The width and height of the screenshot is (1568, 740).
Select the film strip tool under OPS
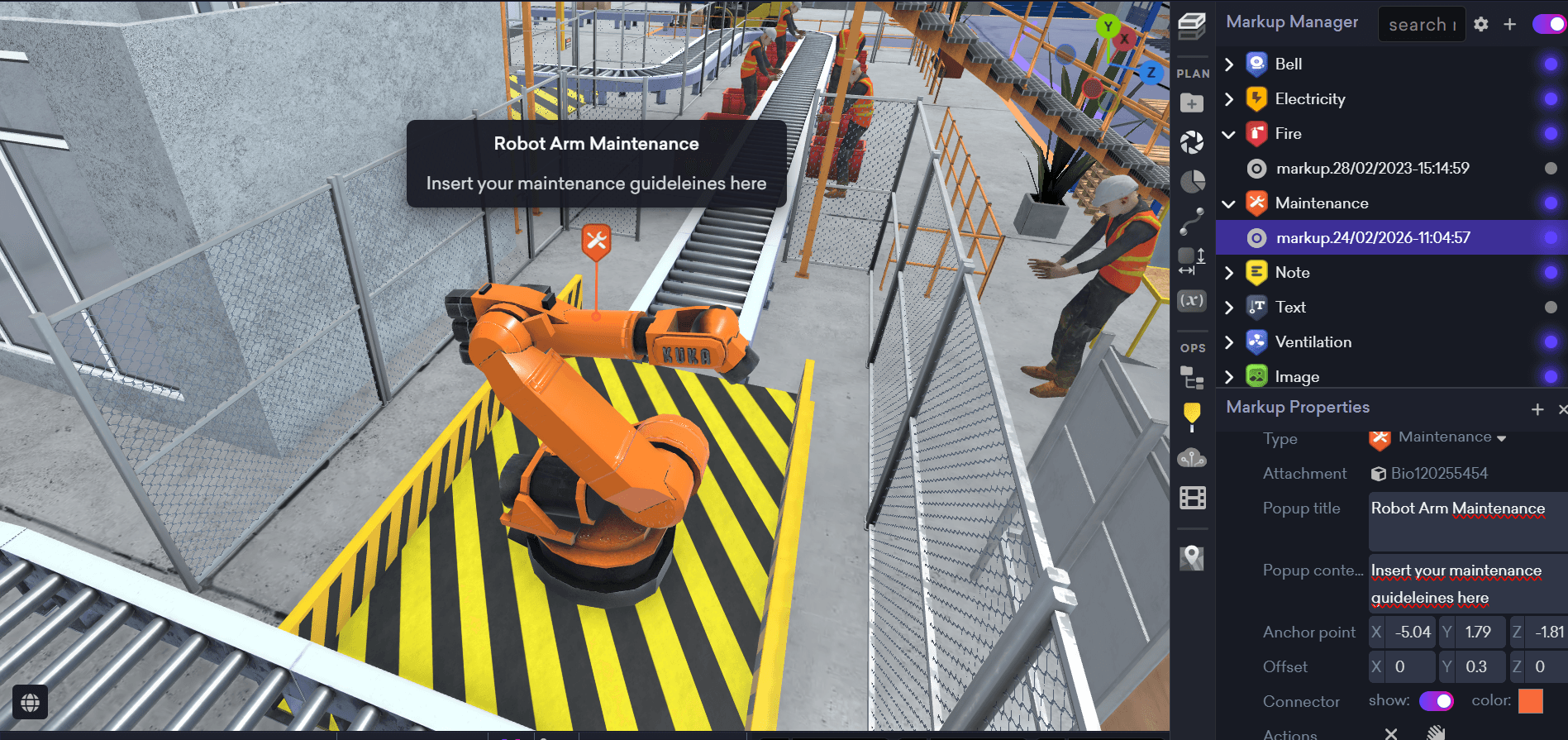point(1192,497)
